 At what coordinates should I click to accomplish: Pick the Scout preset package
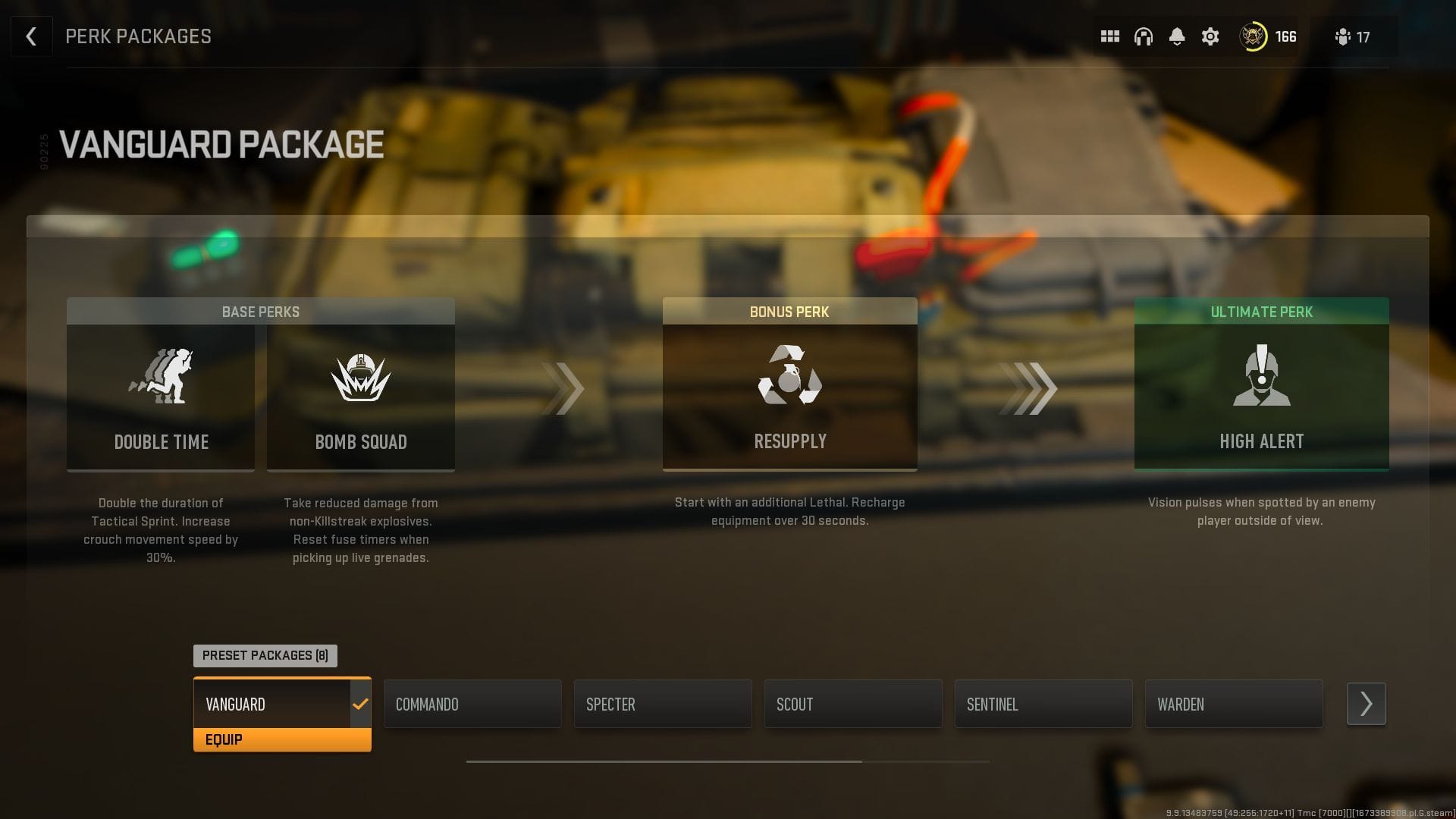(853, 704)
